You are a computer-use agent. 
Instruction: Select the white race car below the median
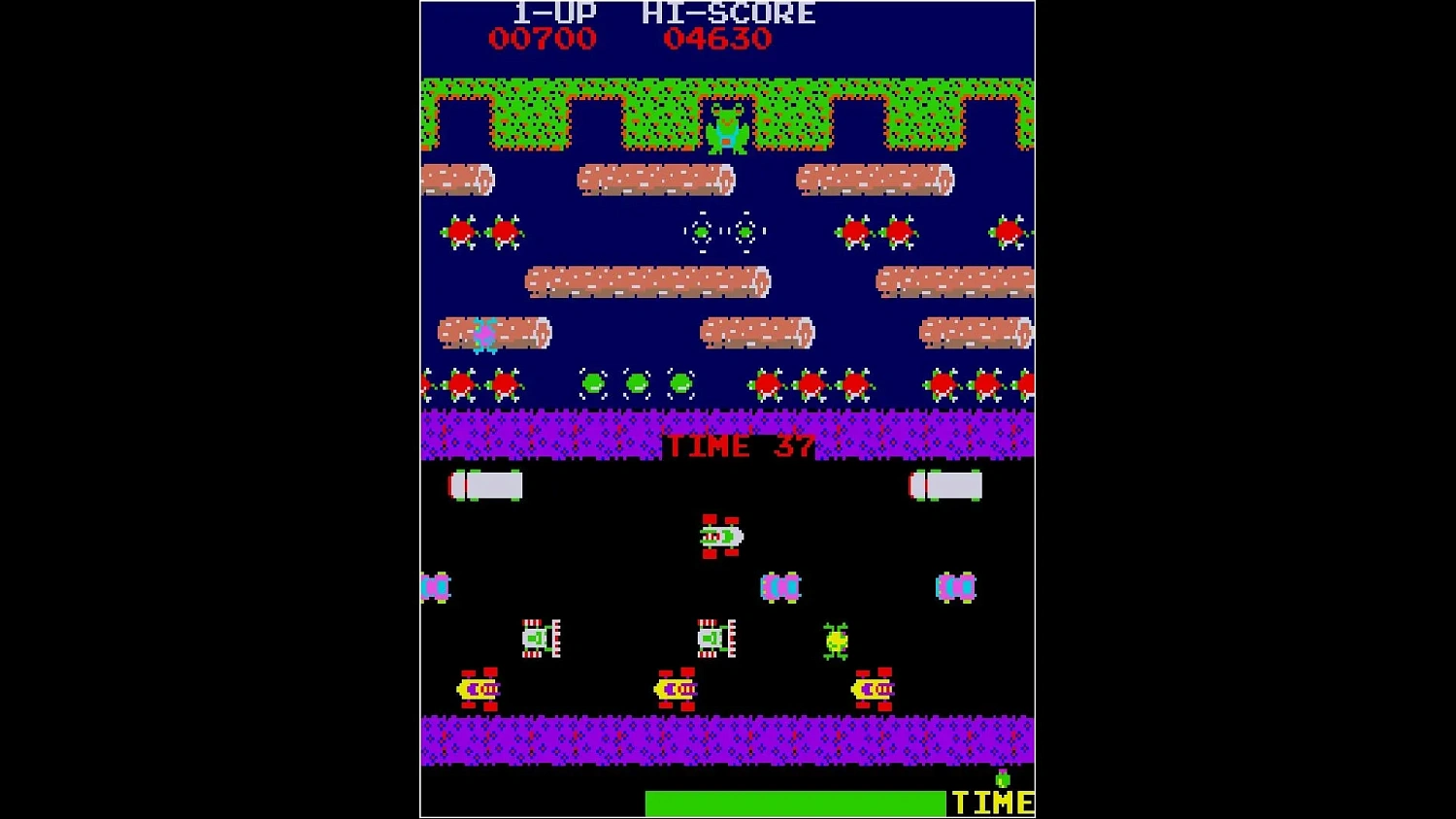pyautogui.click(x=718, y=536)
